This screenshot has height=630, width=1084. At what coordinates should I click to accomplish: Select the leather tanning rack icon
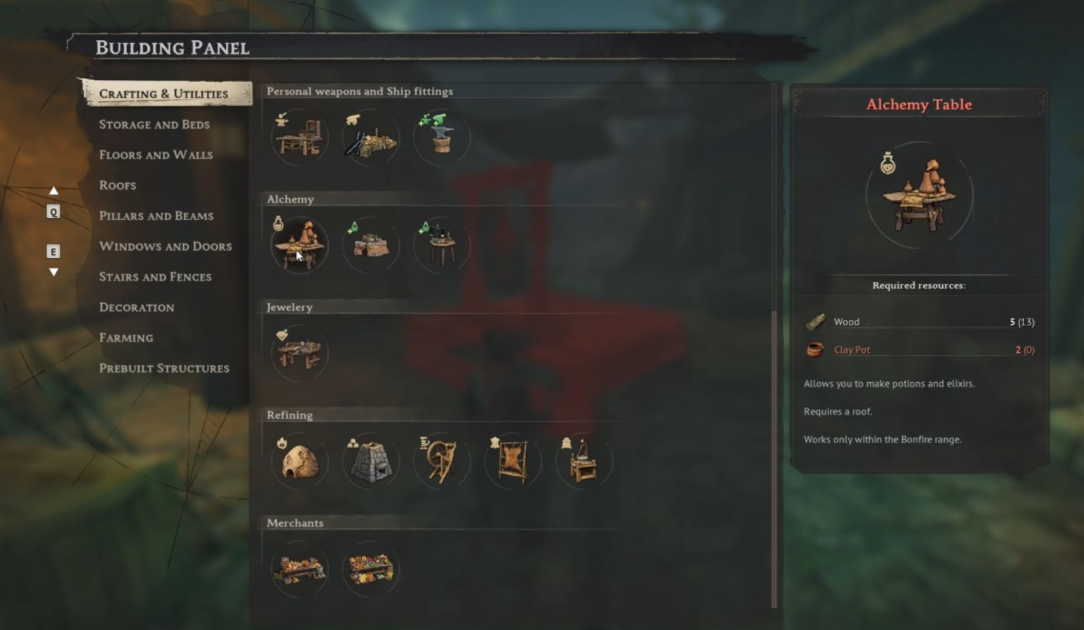tap(513, 462)
